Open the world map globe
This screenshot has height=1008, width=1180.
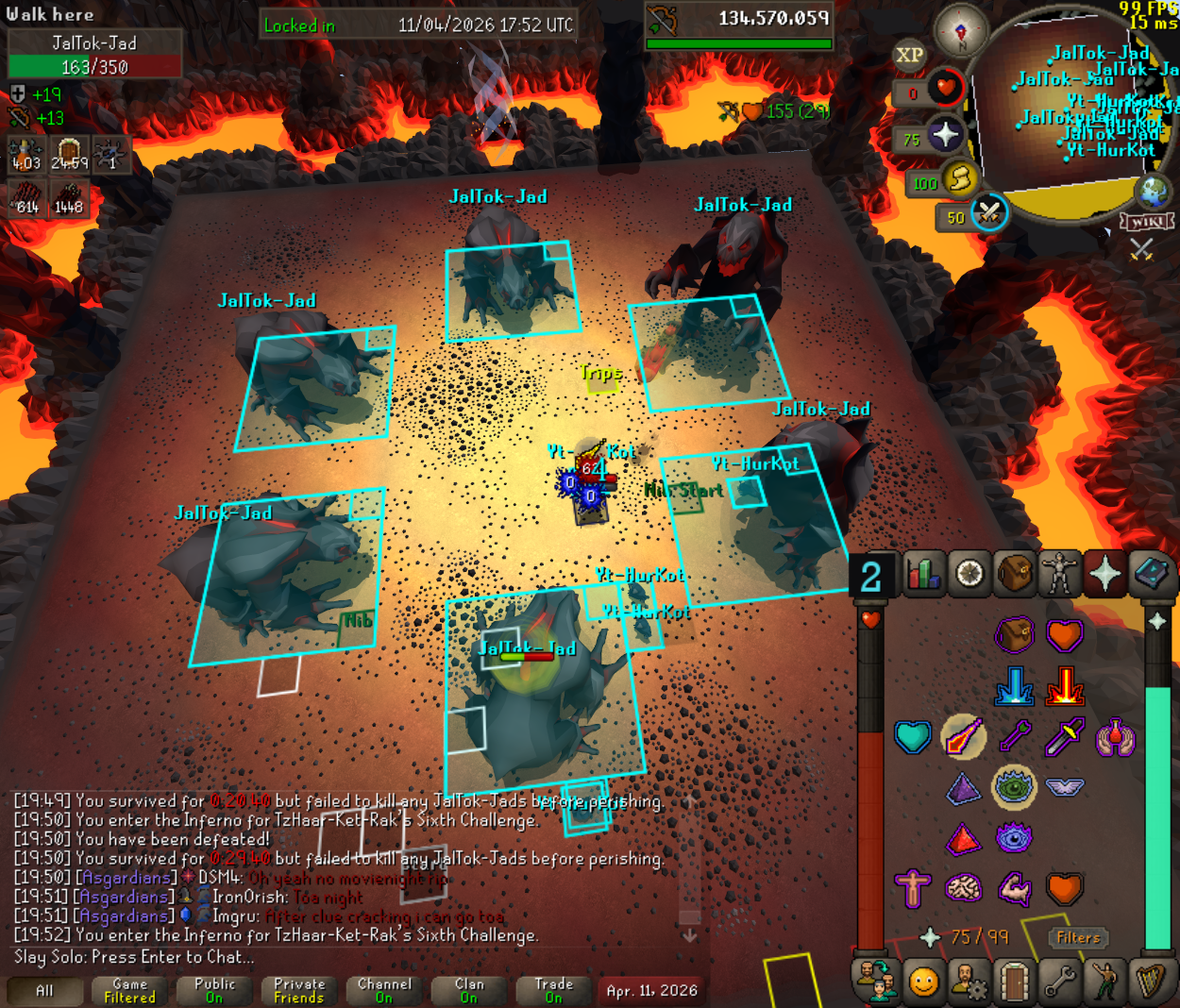(x=1154, y=190)
